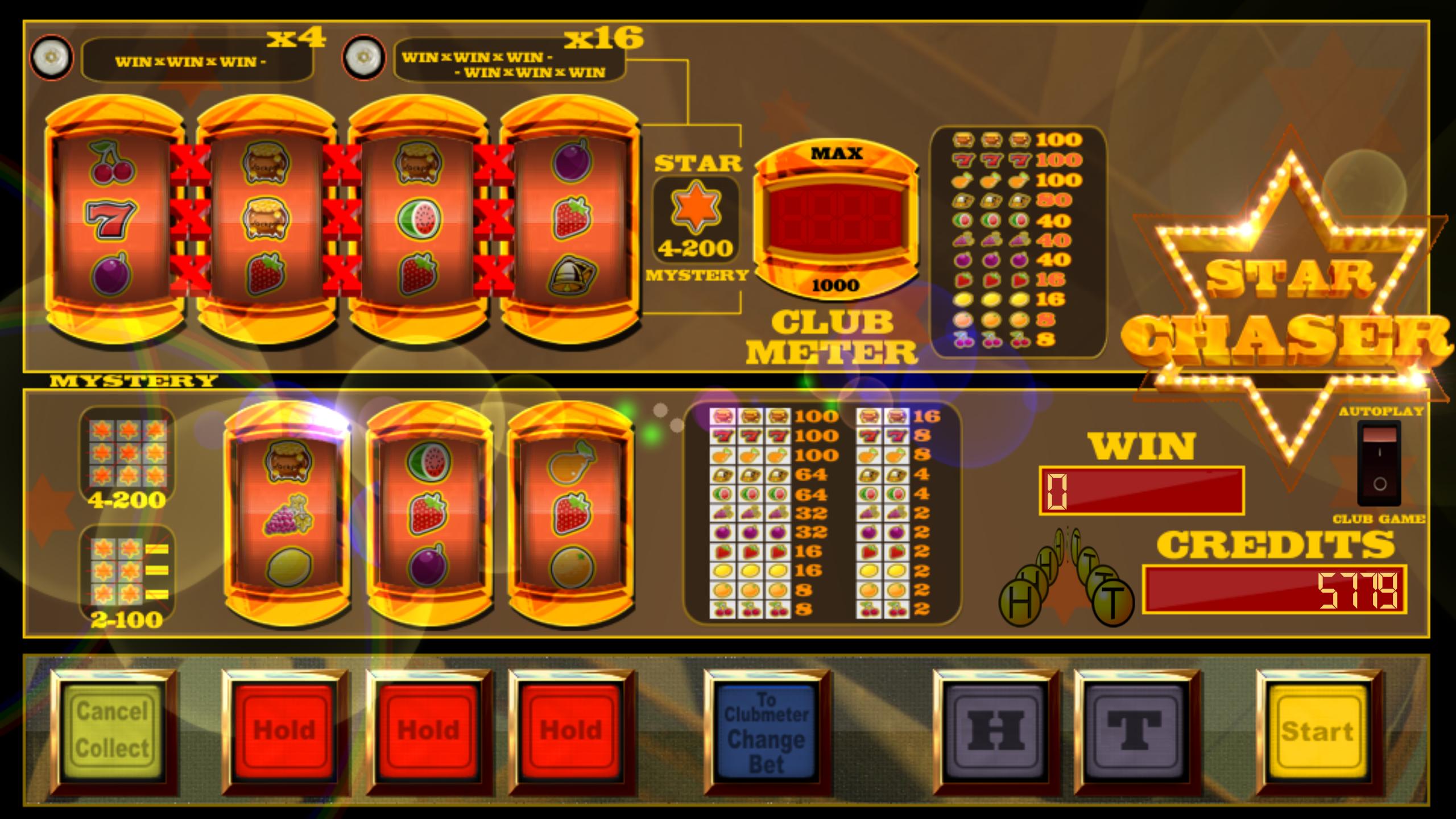Click the lamp icon beside the x16 label
The width and height of the screenshot is (1456, 819).
click(x=364, y=57)
